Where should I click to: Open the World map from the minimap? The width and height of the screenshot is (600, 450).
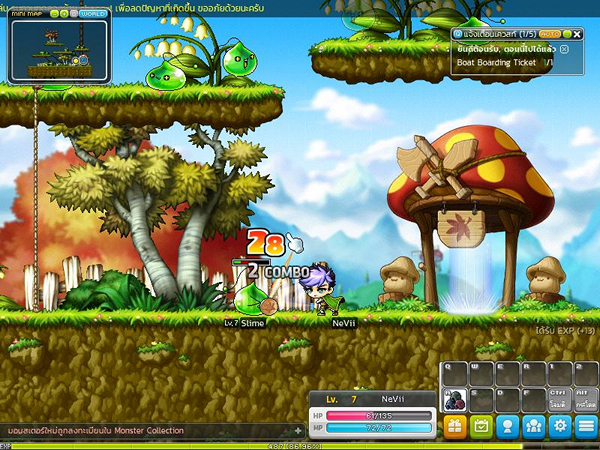pos(92,15)
